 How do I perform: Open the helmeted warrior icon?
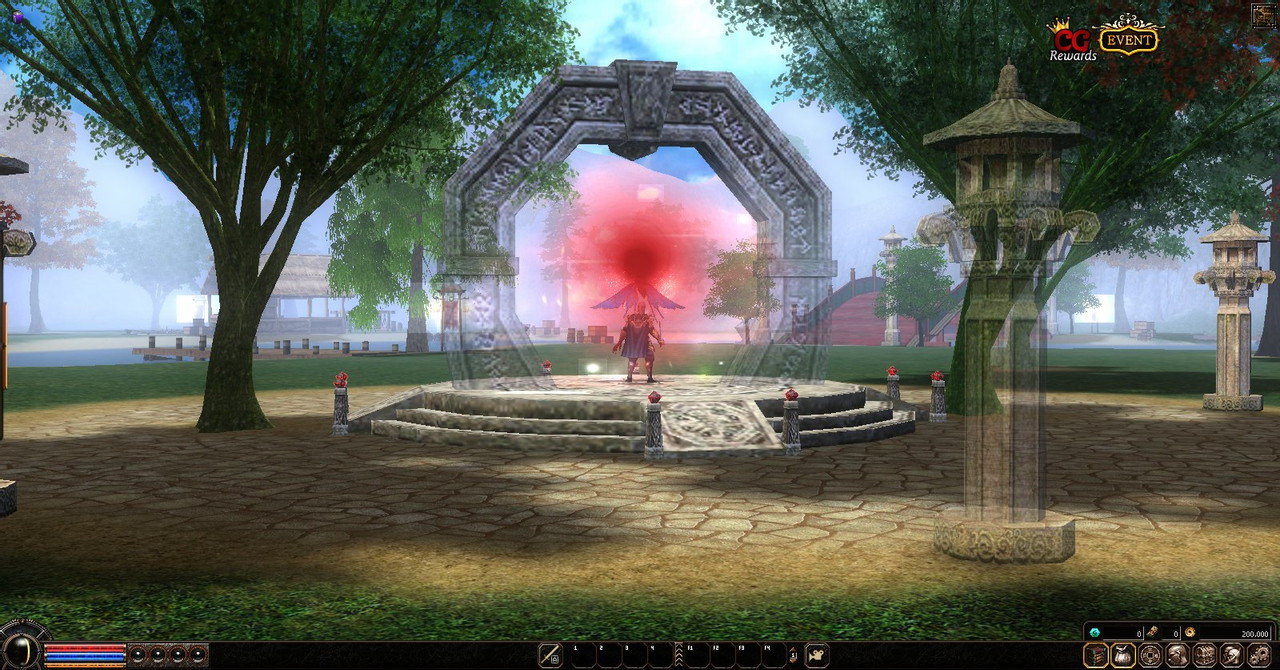[1232, 655]
